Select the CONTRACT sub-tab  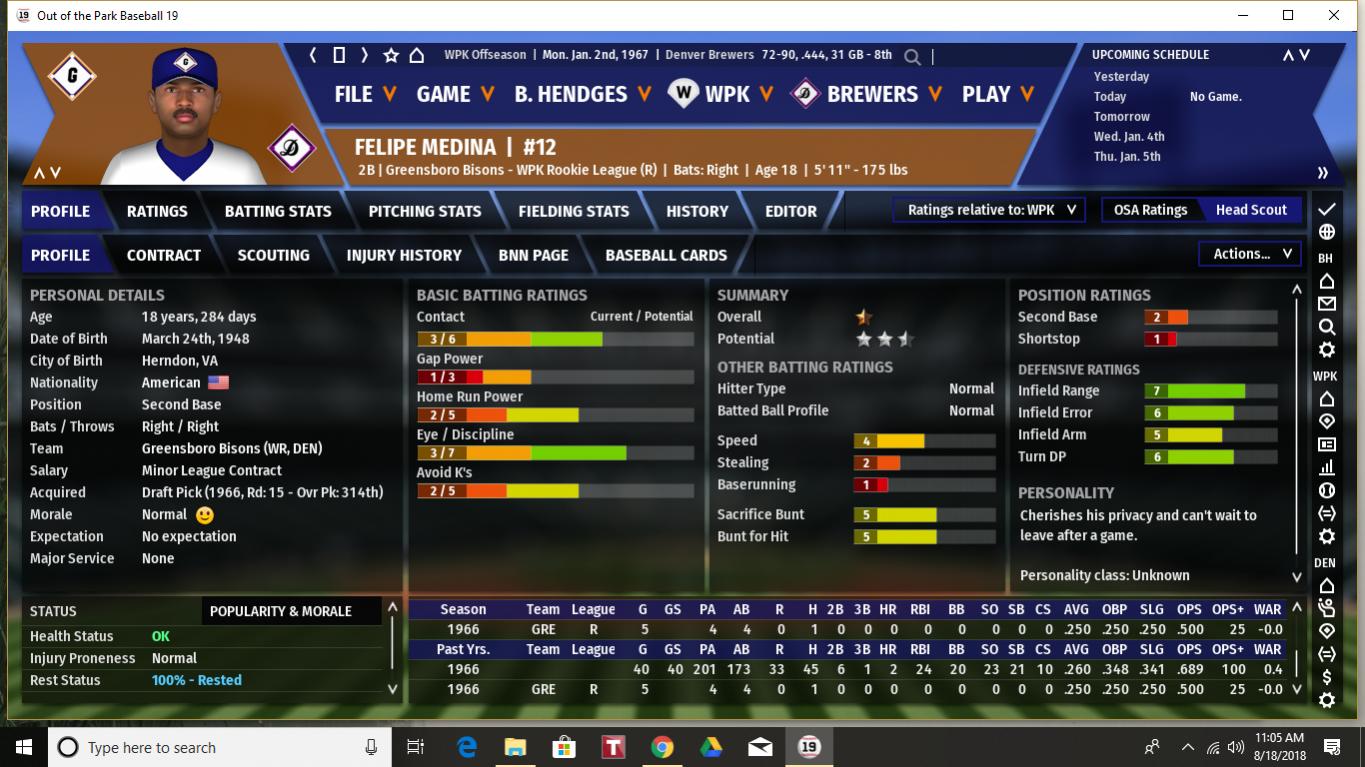(x=164, y=255)
